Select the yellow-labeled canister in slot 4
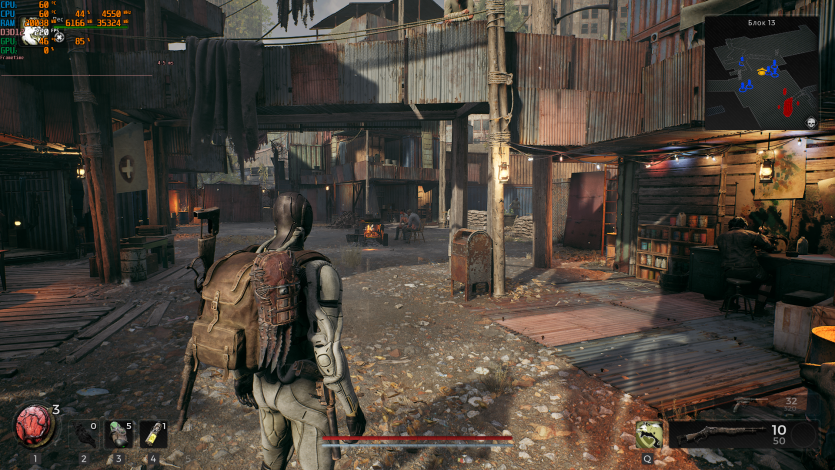This screenshot has height=470, width=835. click(x=153, y=434)
